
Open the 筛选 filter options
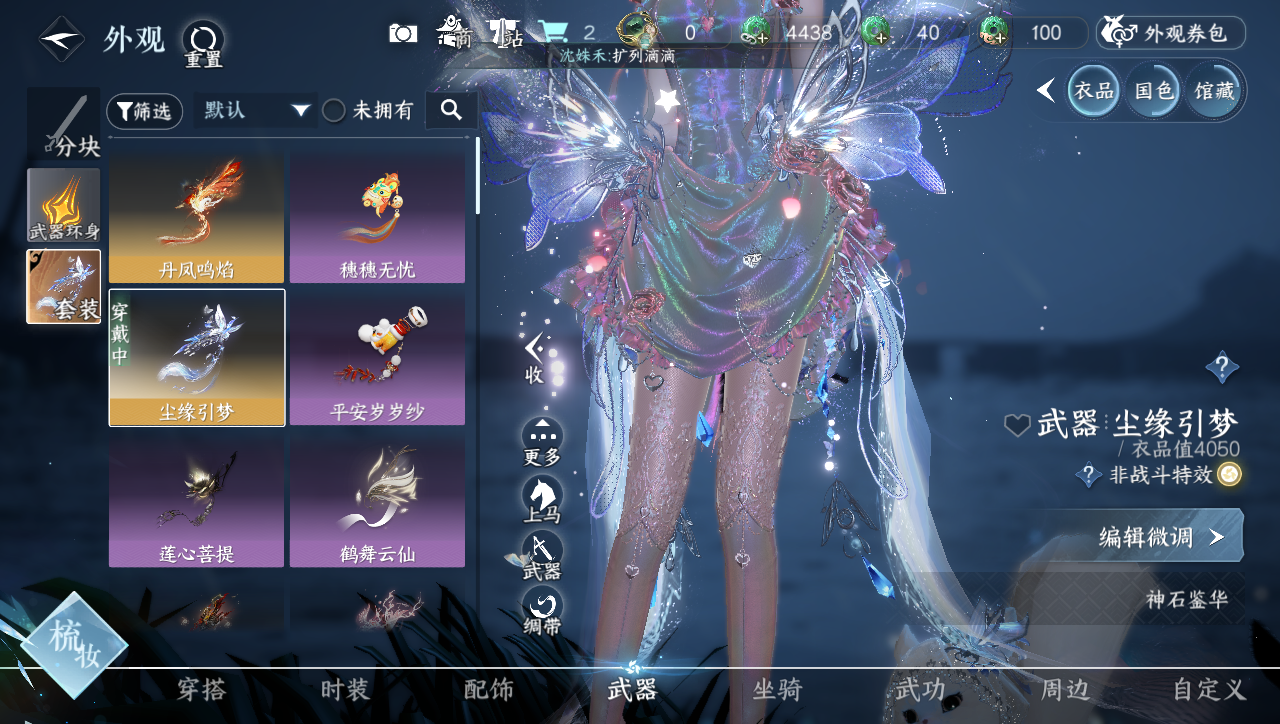144,111
